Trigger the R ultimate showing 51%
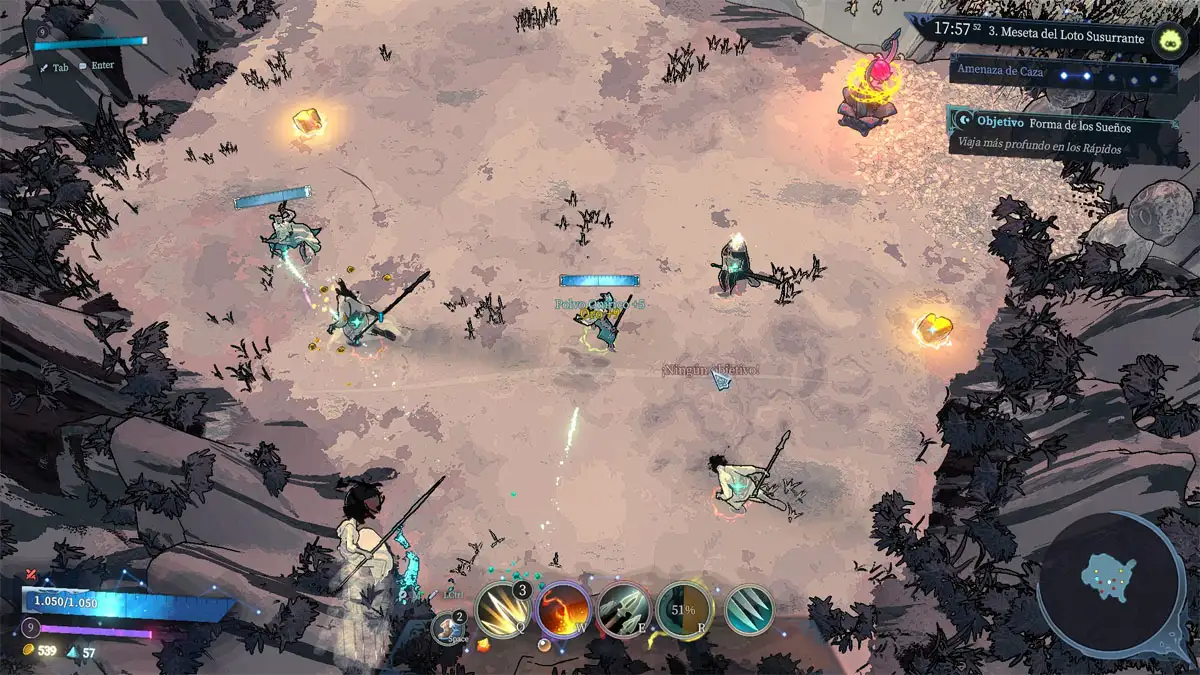The width and height of the screenshot is (1200, 675). coord(684,609)
